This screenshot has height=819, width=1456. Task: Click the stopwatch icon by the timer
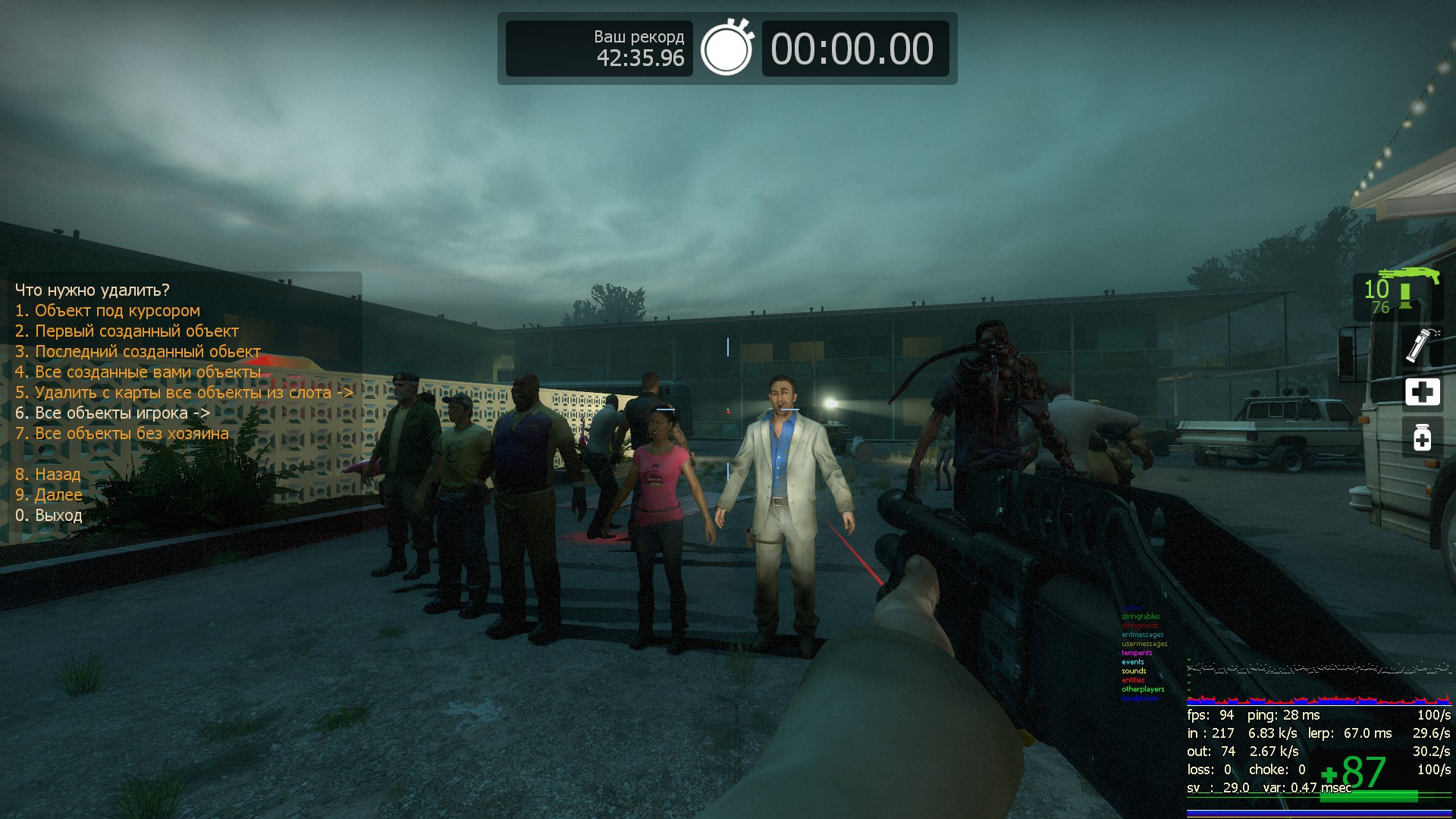tap(726, 49)
